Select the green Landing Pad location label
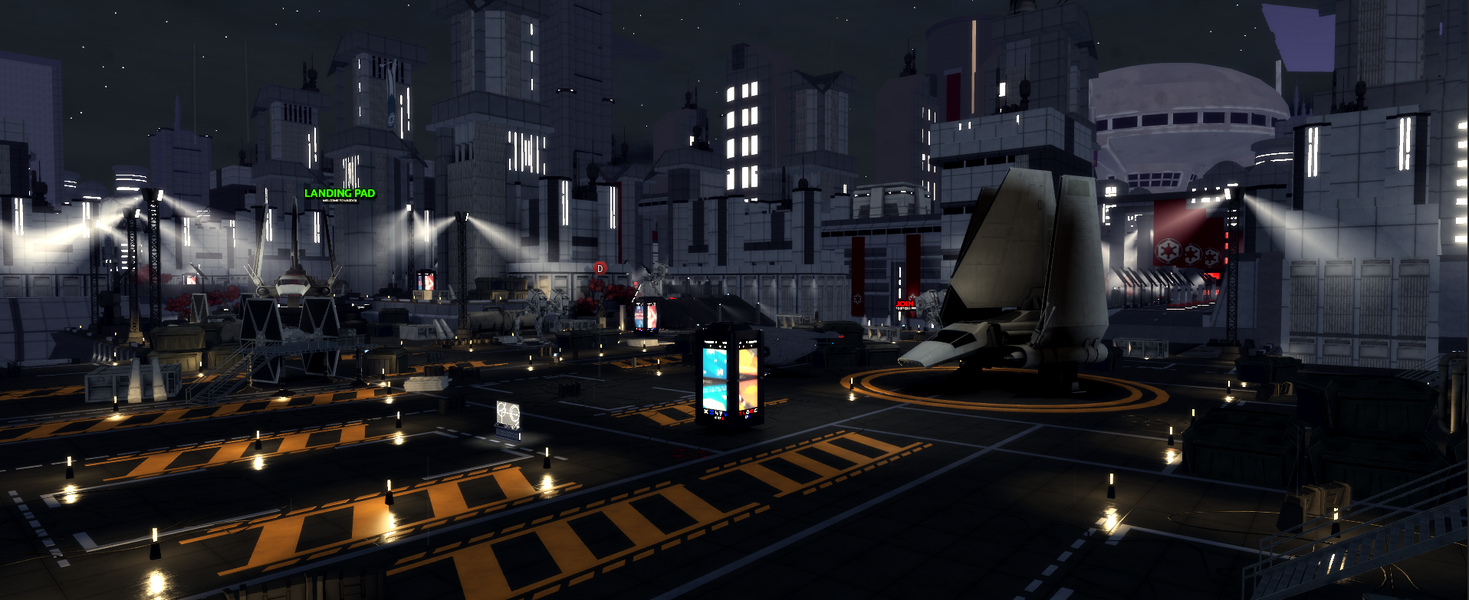 point(340,193)
